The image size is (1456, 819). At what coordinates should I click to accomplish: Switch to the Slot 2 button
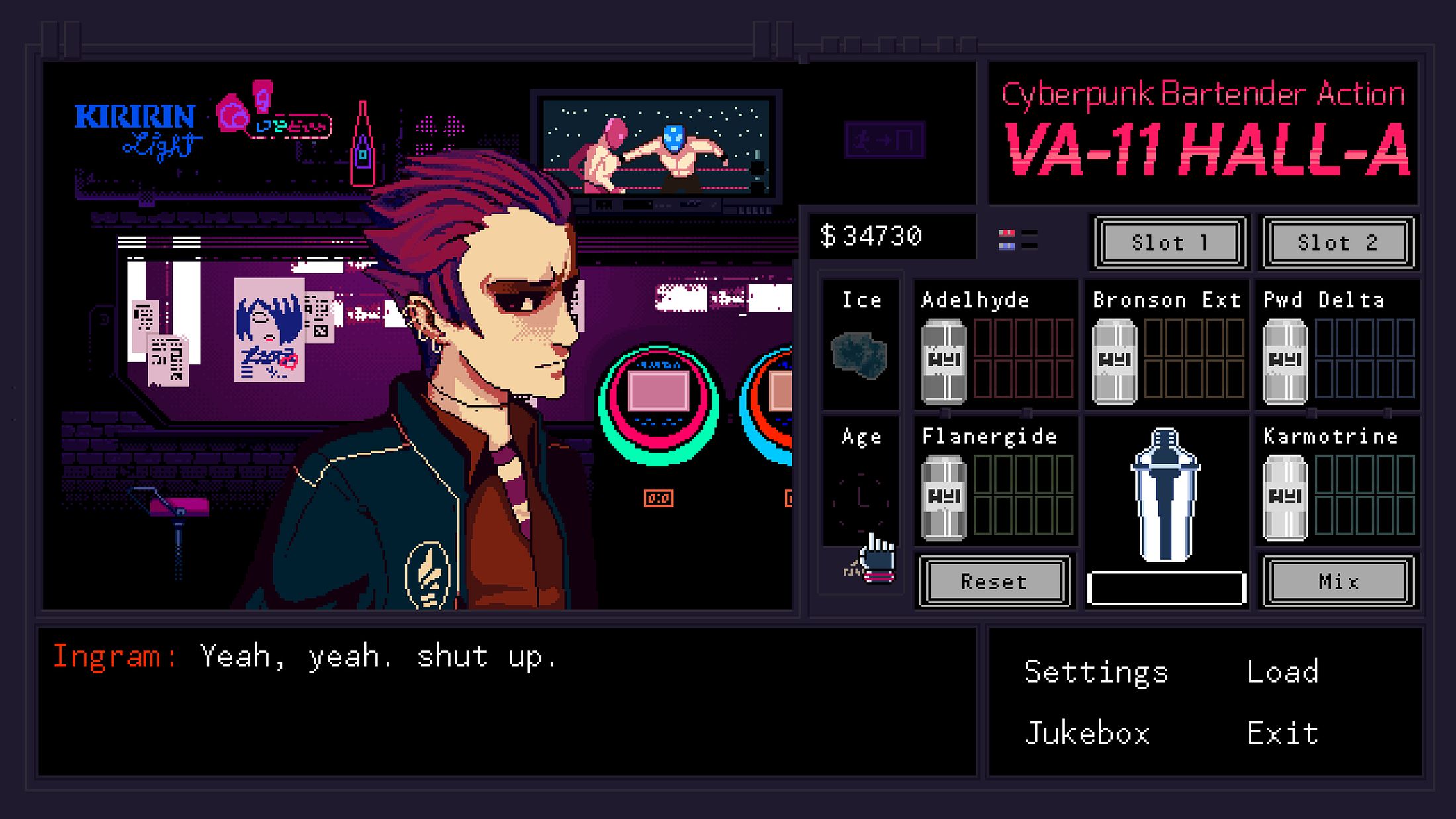tap(1338, 243)
